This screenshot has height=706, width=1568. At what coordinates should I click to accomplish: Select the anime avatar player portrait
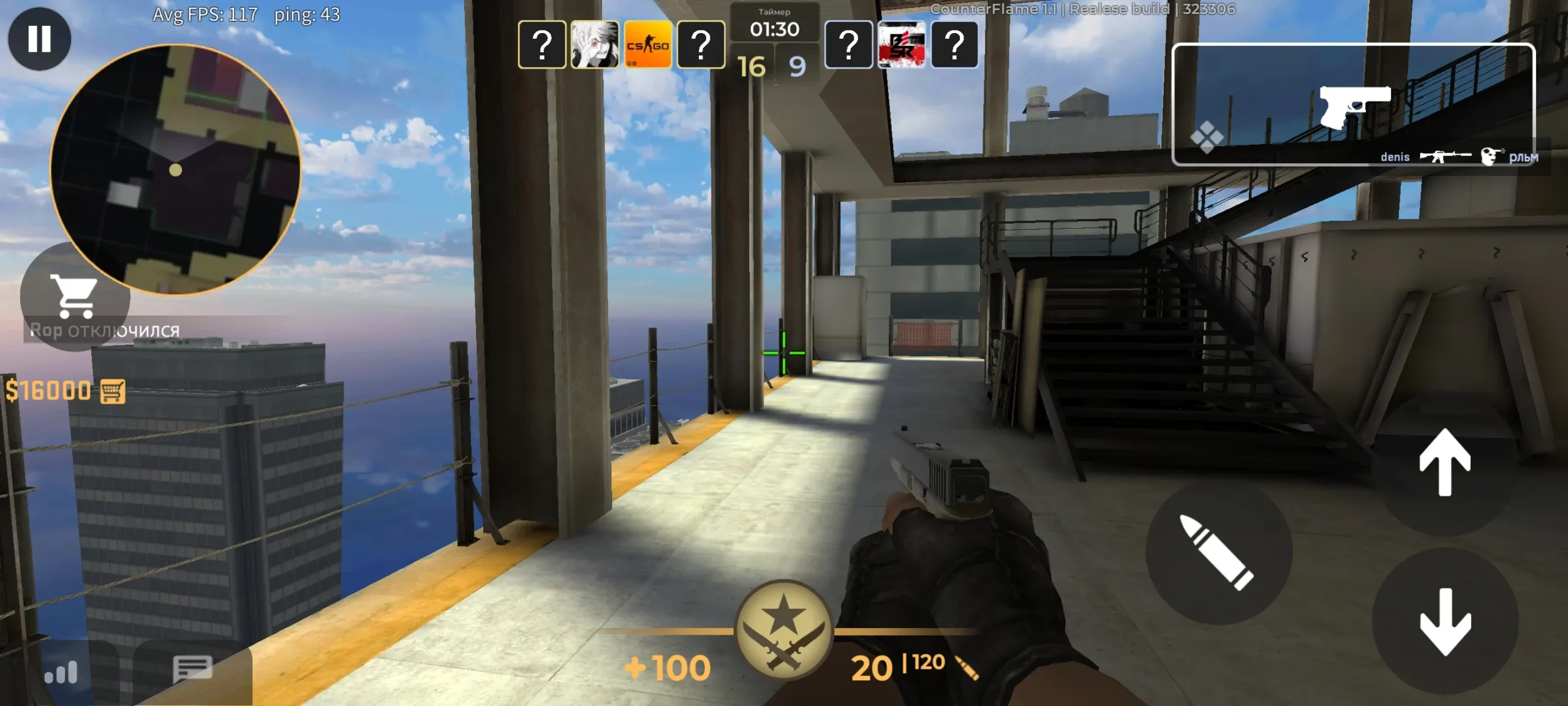pos(594,45)
